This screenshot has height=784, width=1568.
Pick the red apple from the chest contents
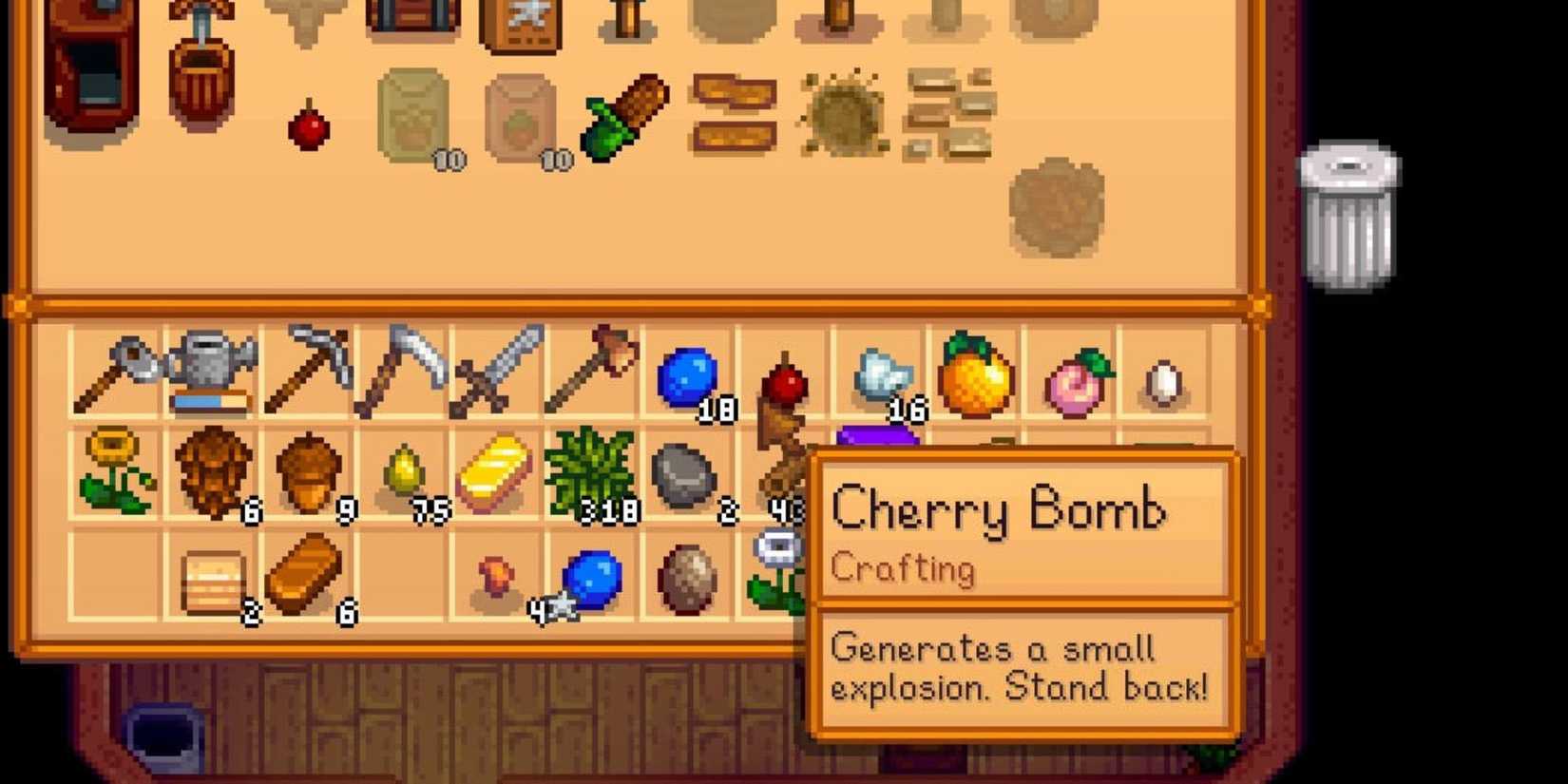(309, 128)
